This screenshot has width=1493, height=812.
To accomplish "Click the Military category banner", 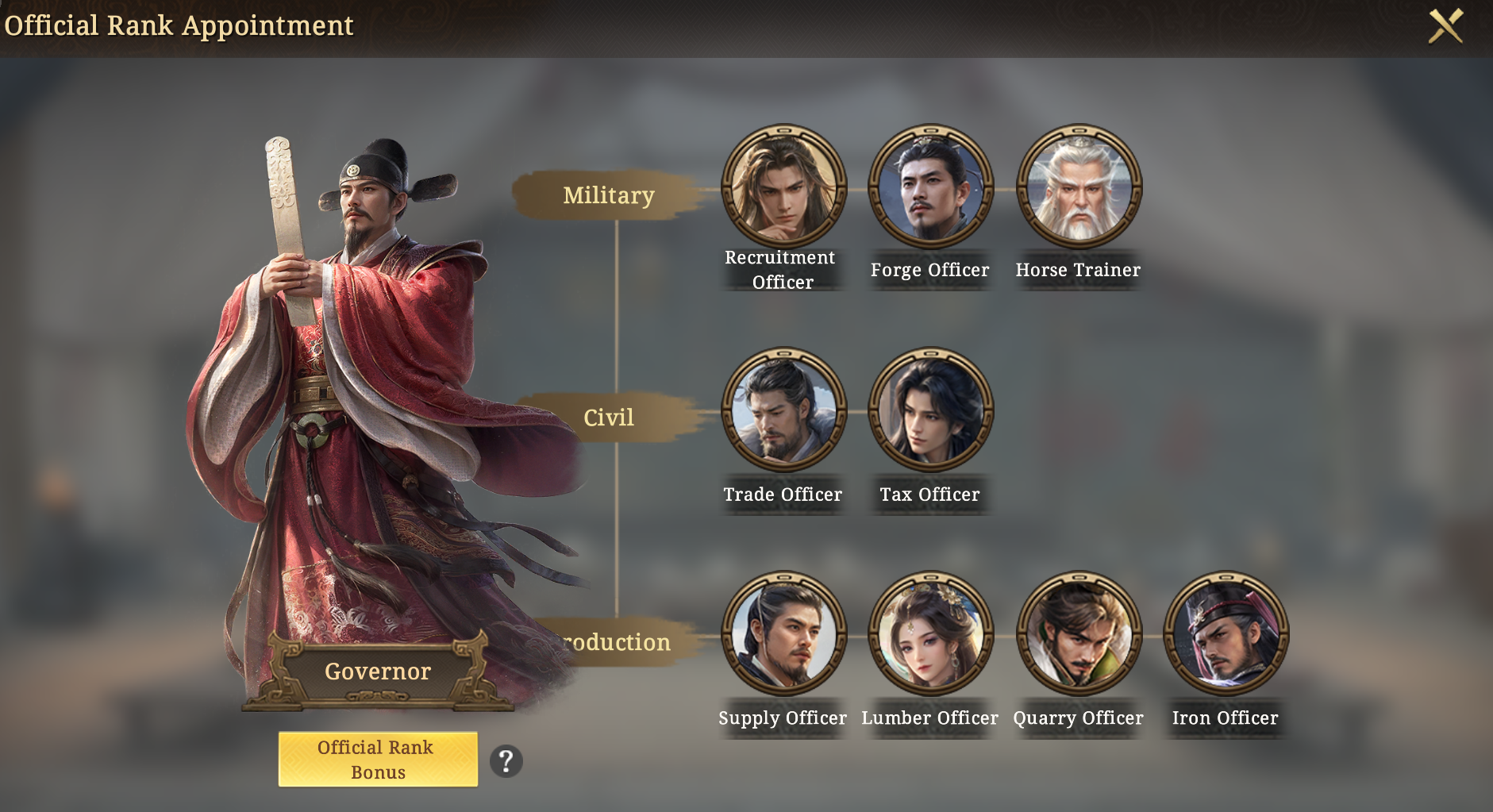I will (609, 194).
